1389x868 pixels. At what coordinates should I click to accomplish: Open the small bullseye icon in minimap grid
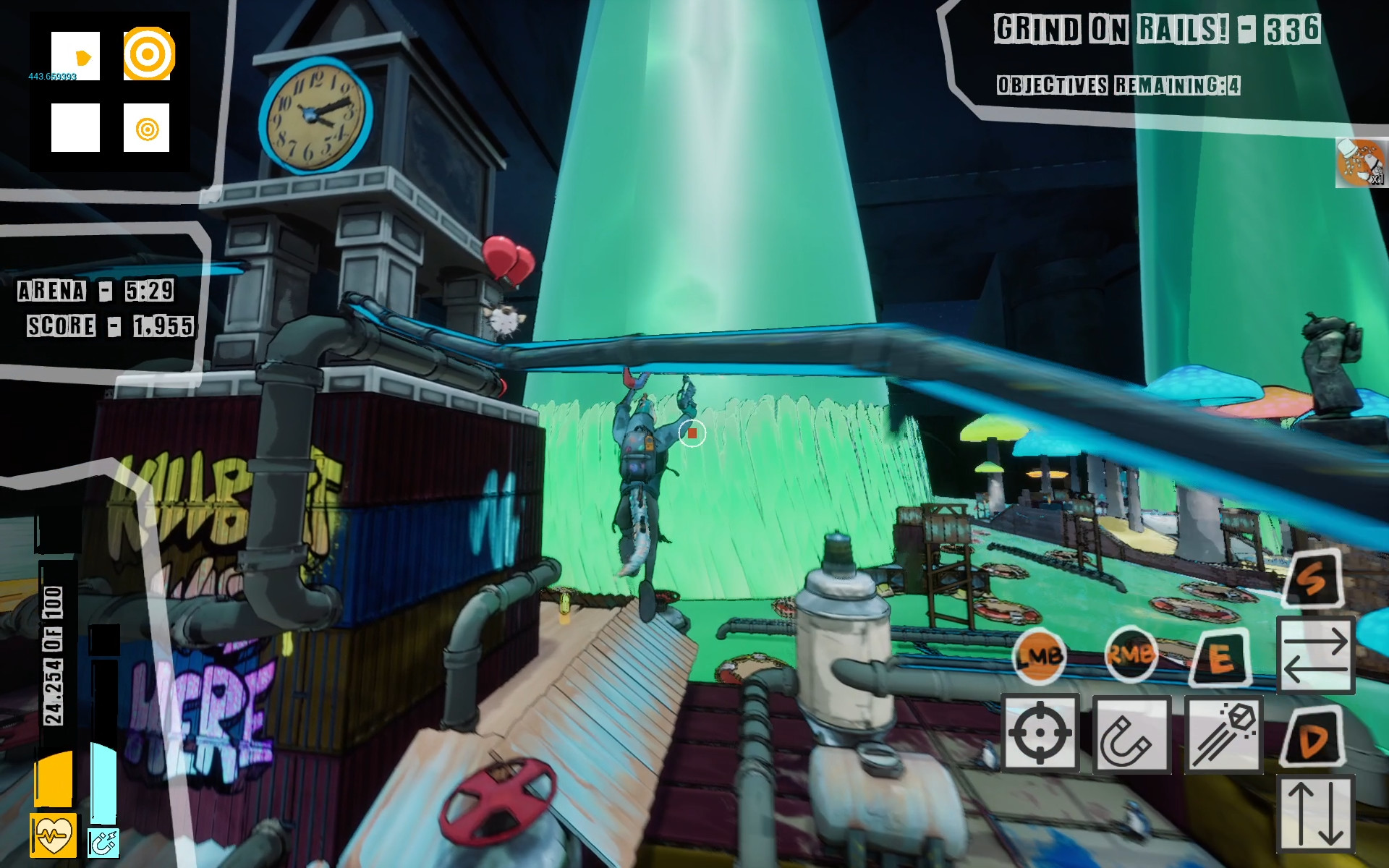point(146,130)
